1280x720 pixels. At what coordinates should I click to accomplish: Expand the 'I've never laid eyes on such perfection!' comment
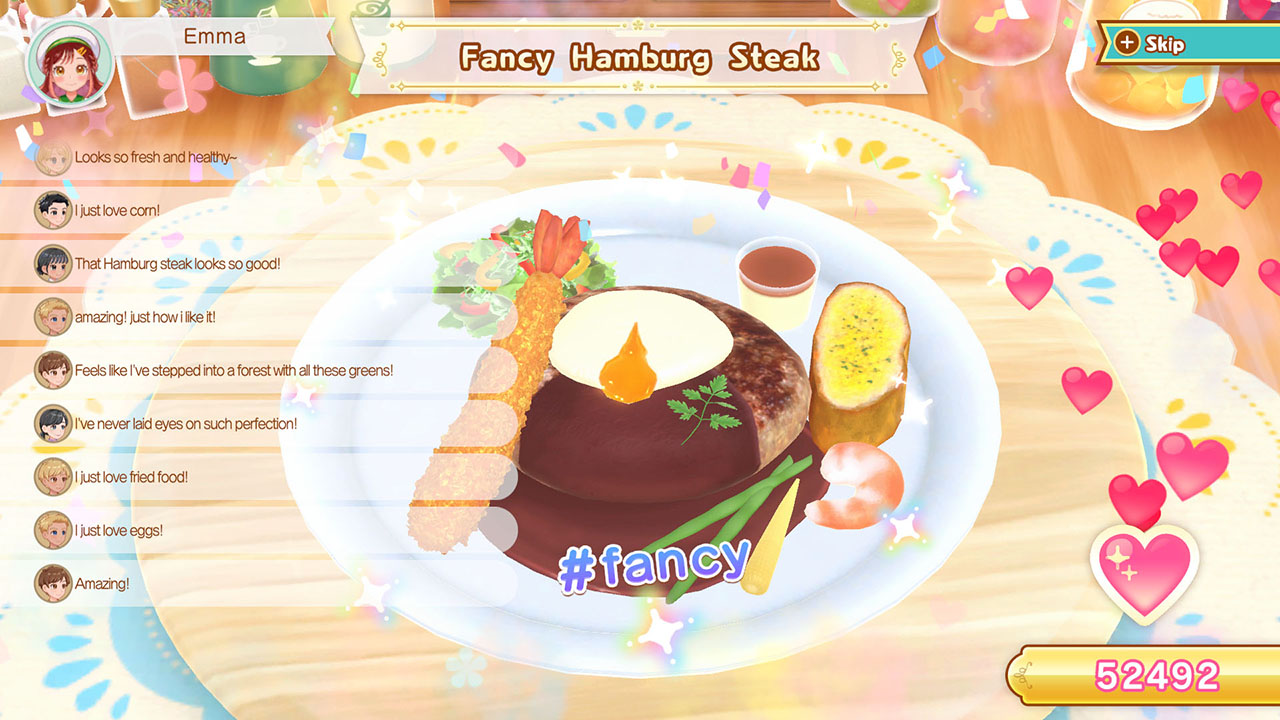pos(184,423)
